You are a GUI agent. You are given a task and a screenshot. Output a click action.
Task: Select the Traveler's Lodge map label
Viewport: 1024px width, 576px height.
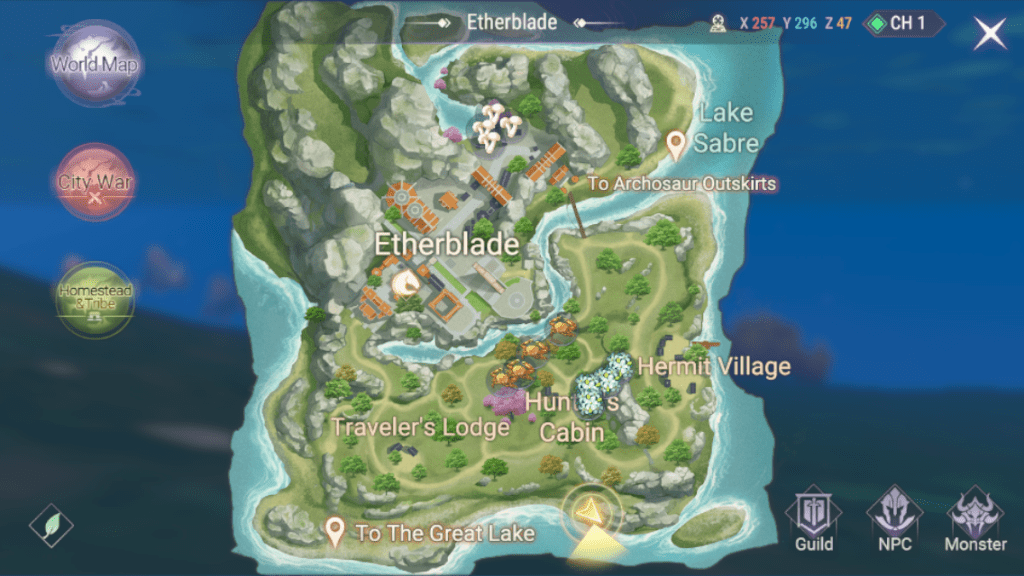coord(420,427)
